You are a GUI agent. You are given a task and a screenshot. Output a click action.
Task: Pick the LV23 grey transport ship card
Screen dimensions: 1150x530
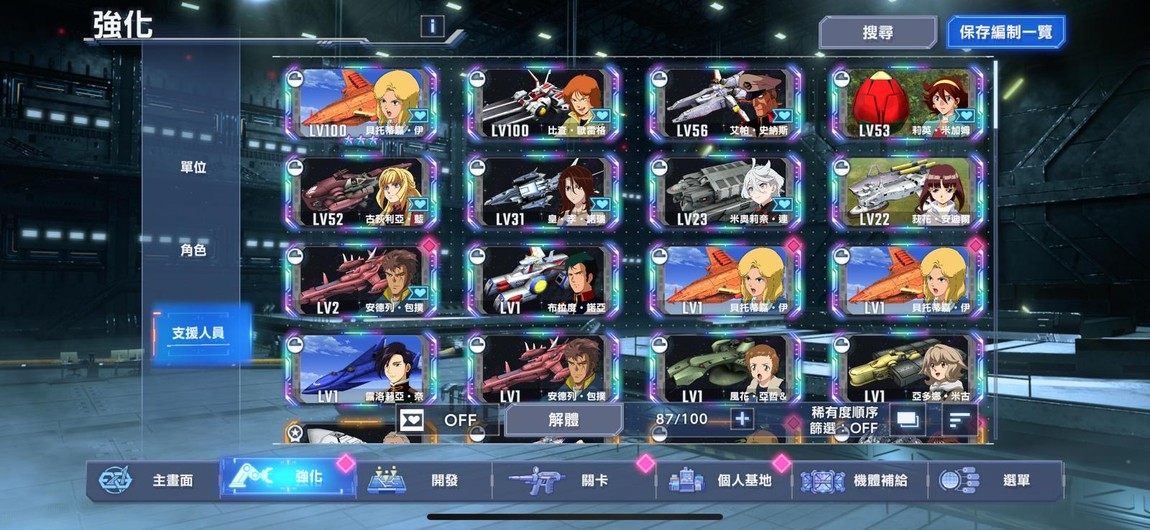pyautogui.click(x=724, y=193)
